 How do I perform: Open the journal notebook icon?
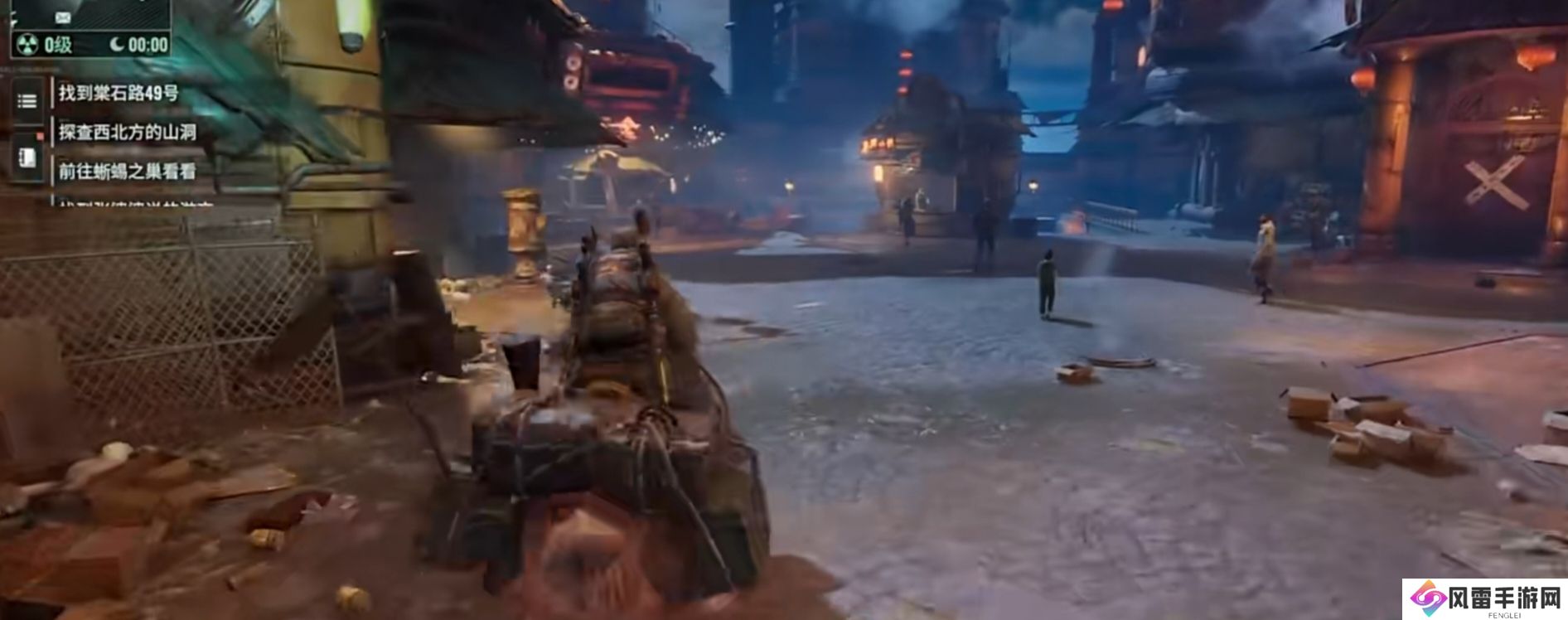[x=27, y=157]
